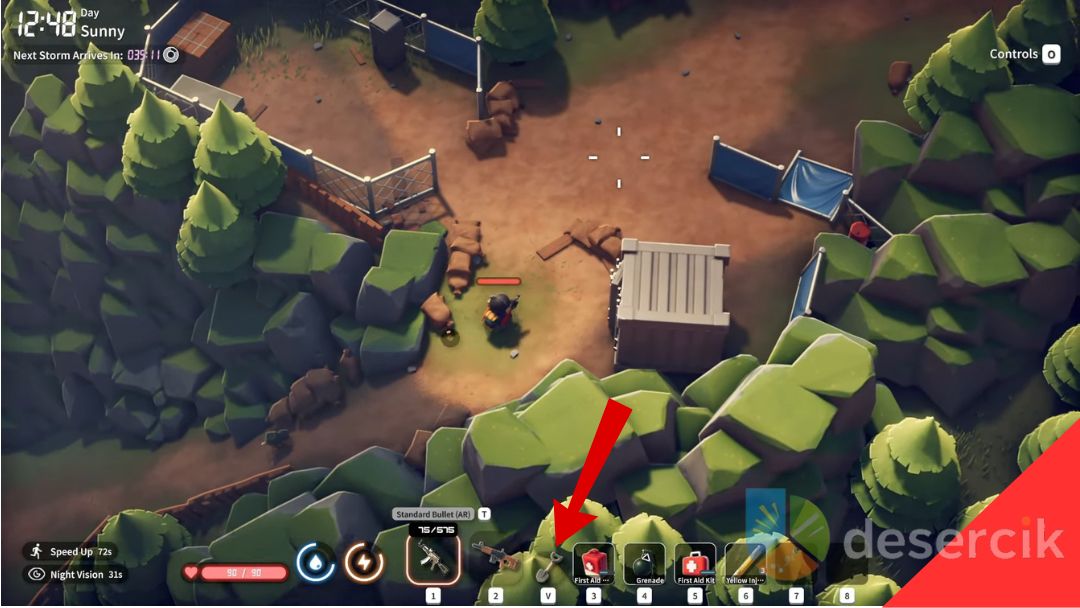Use the red First Aid pouch in slot 3

(593, 563)
